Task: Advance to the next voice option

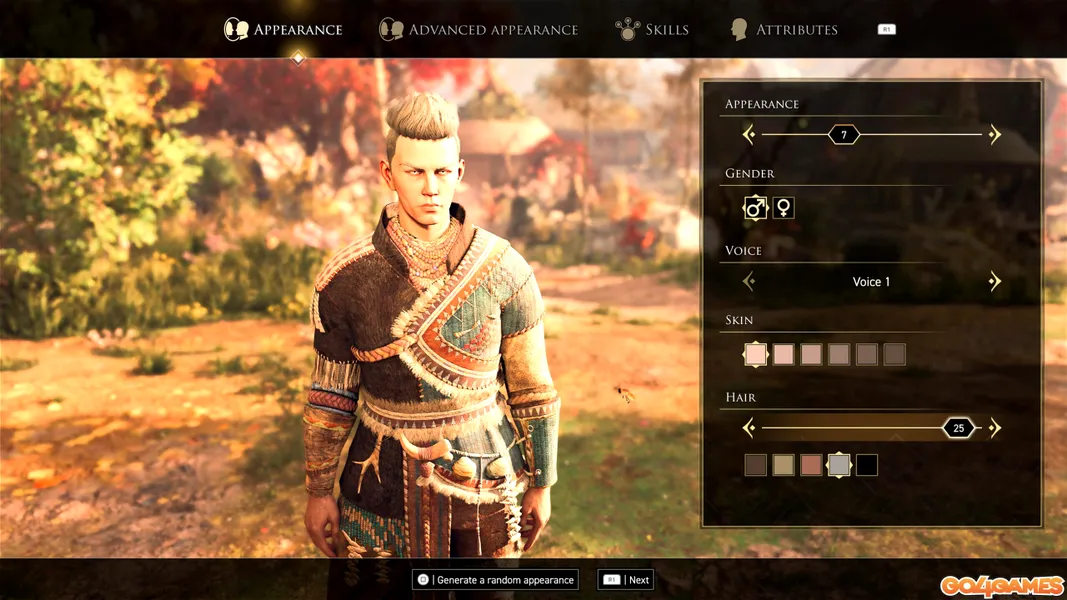Action: (x=994, y=282)
